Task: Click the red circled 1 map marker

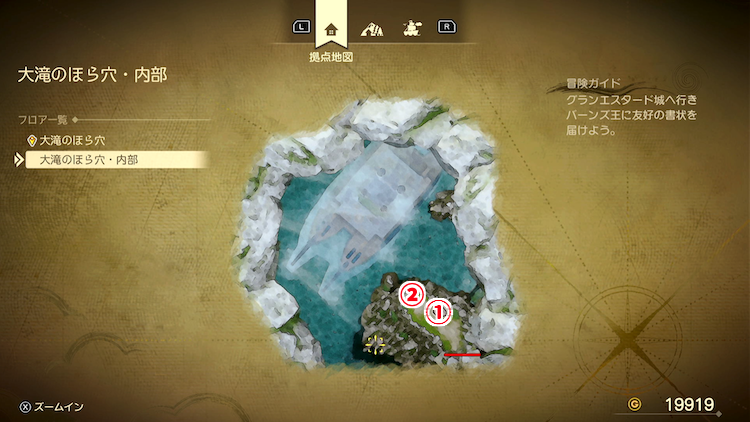Action: click(x=438, y=312)
